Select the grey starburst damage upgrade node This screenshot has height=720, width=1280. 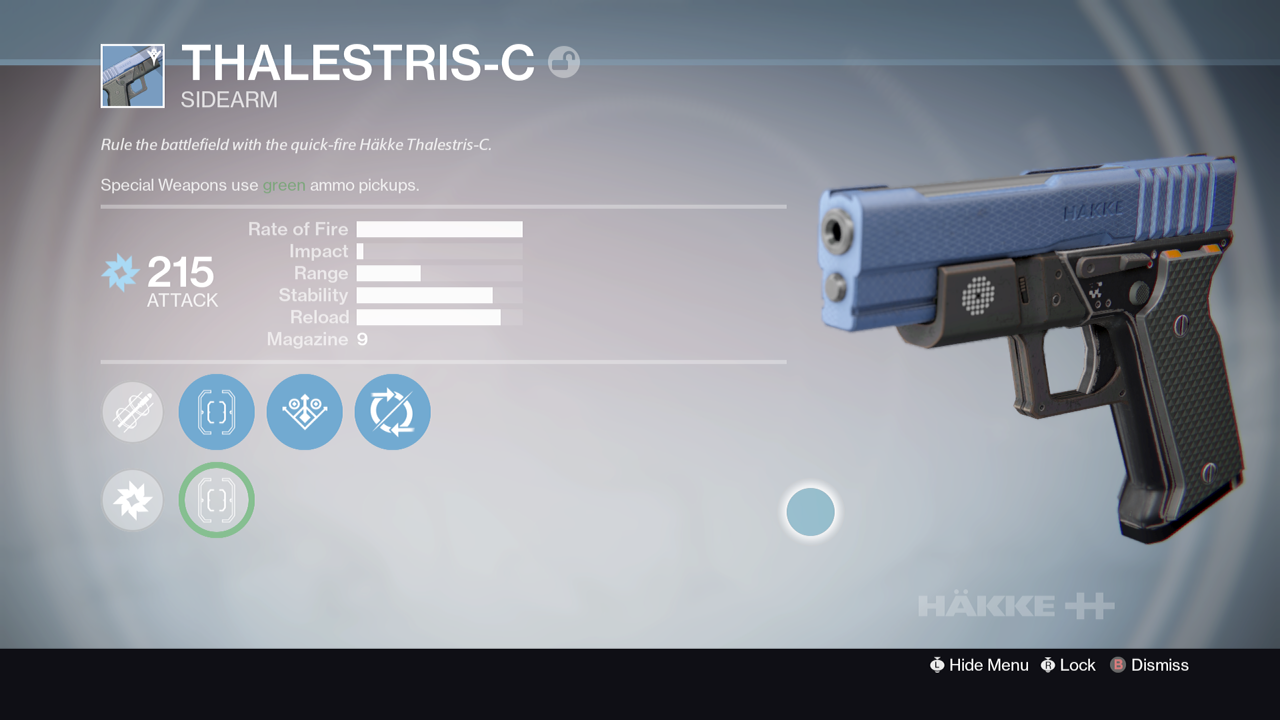click(x=132, y=500)
